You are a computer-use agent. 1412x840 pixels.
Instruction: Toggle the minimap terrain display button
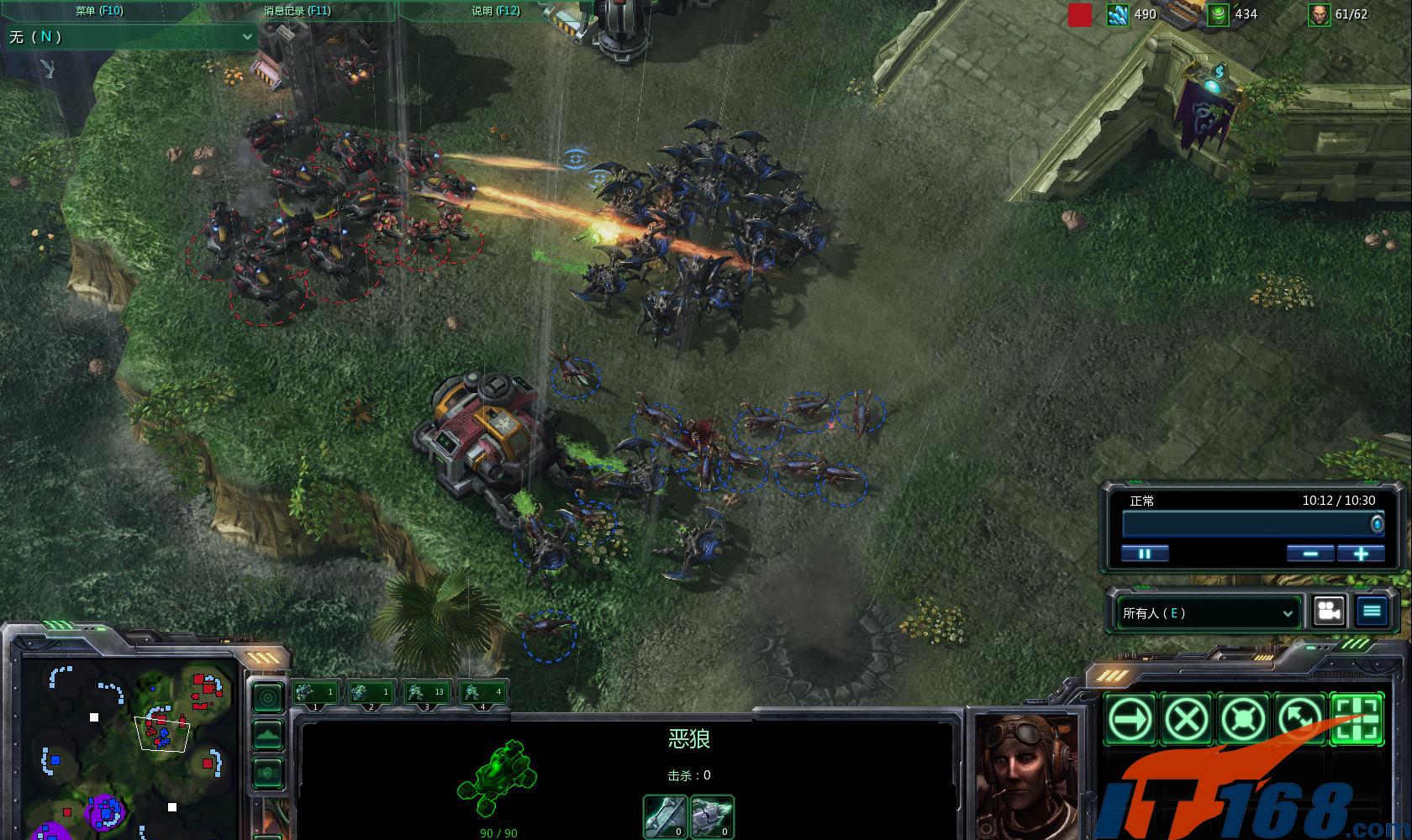pos(268,735)
